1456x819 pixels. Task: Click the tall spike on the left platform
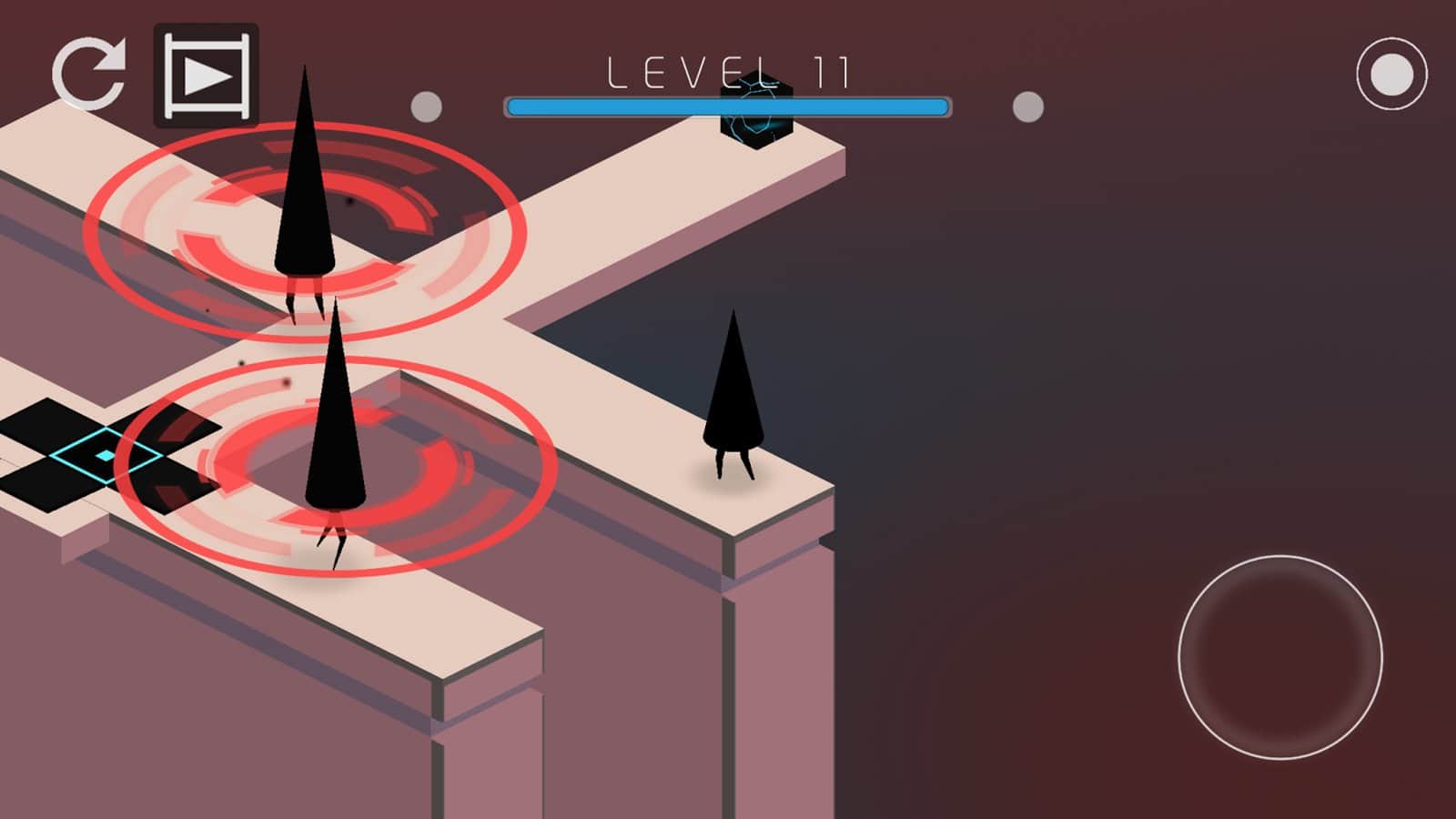pyautogui.click(x=305, y=182)
